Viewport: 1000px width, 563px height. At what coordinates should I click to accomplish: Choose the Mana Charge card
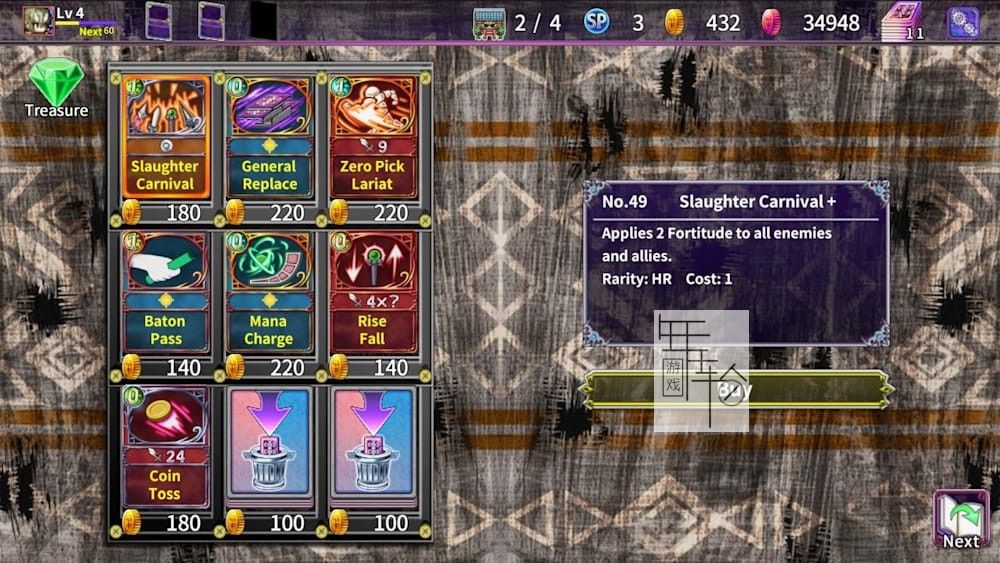click(269, 292)
